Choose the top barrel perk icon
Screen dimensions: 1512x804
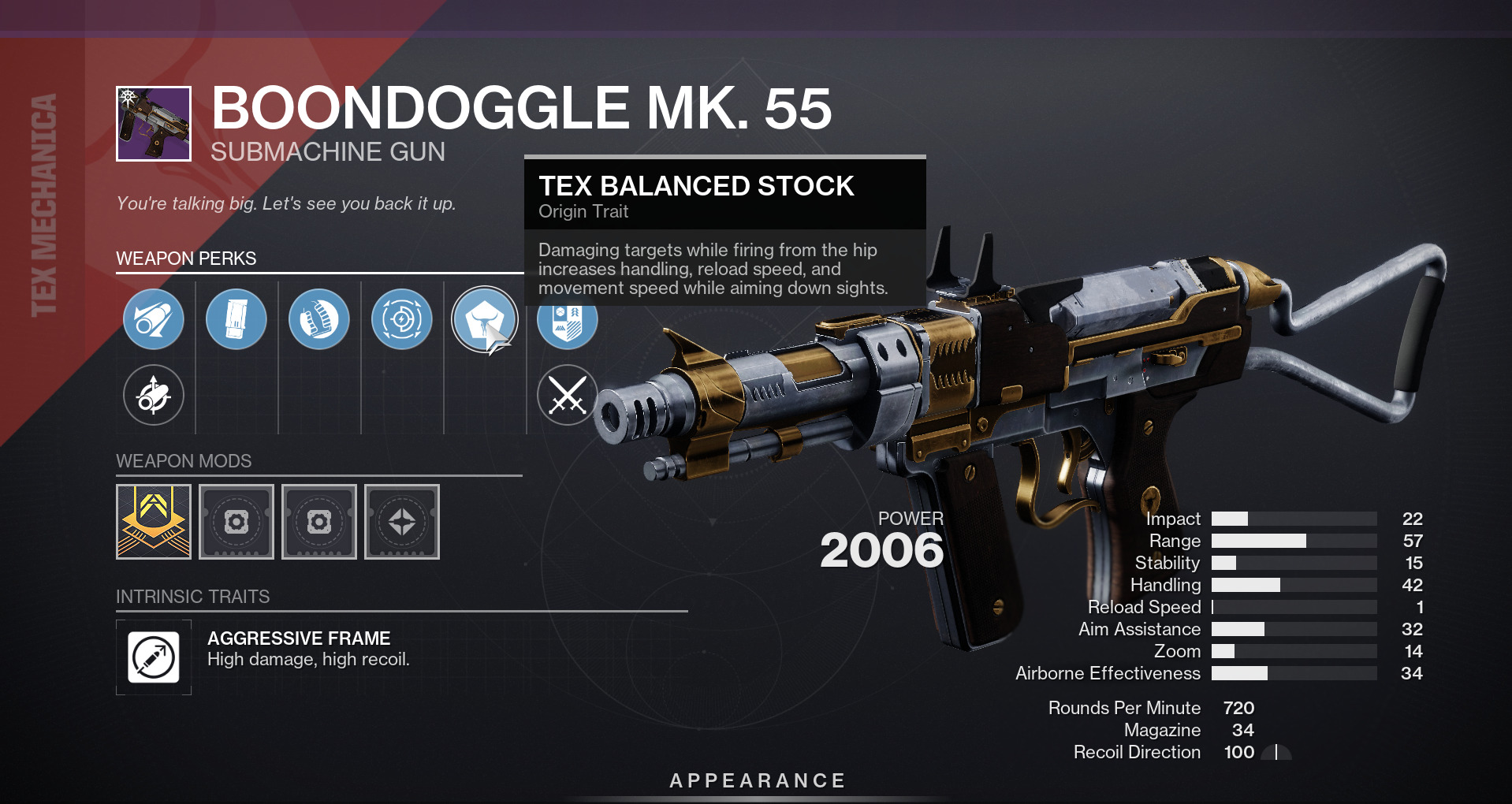pyautogui.click(x=154, y=319)
